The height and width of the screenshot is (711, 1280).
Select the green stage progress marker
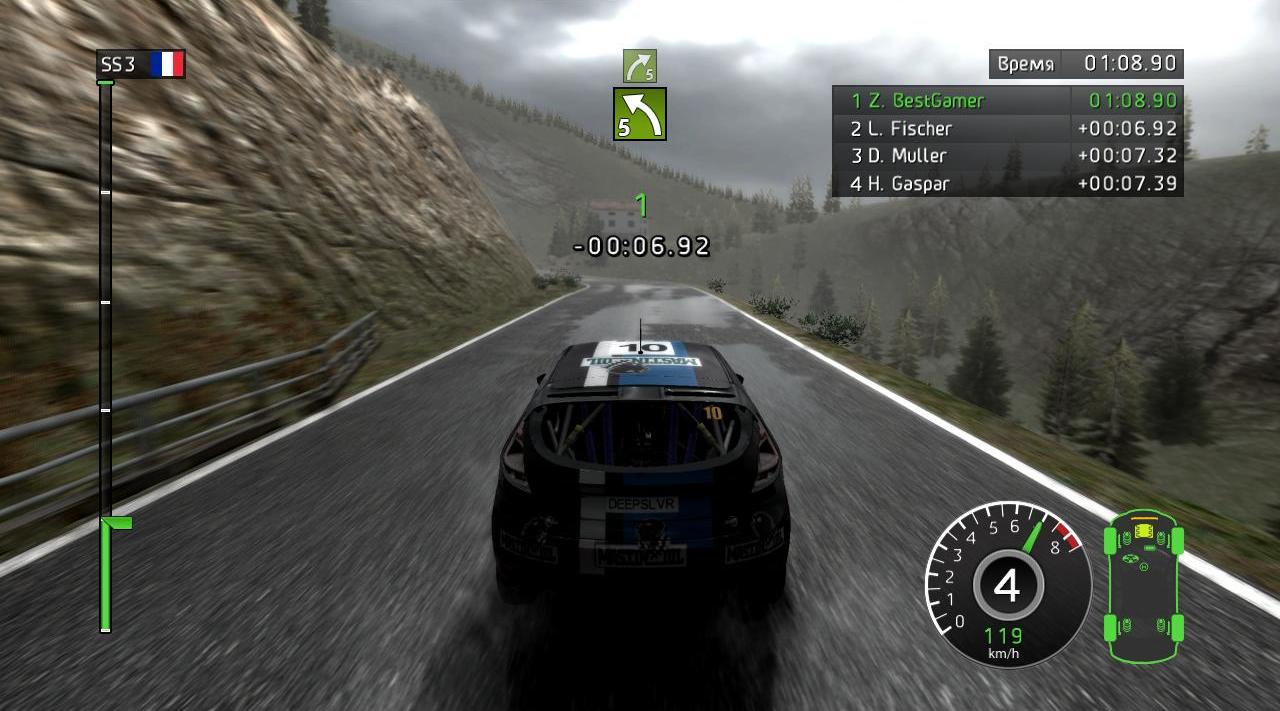pos(117,523)
